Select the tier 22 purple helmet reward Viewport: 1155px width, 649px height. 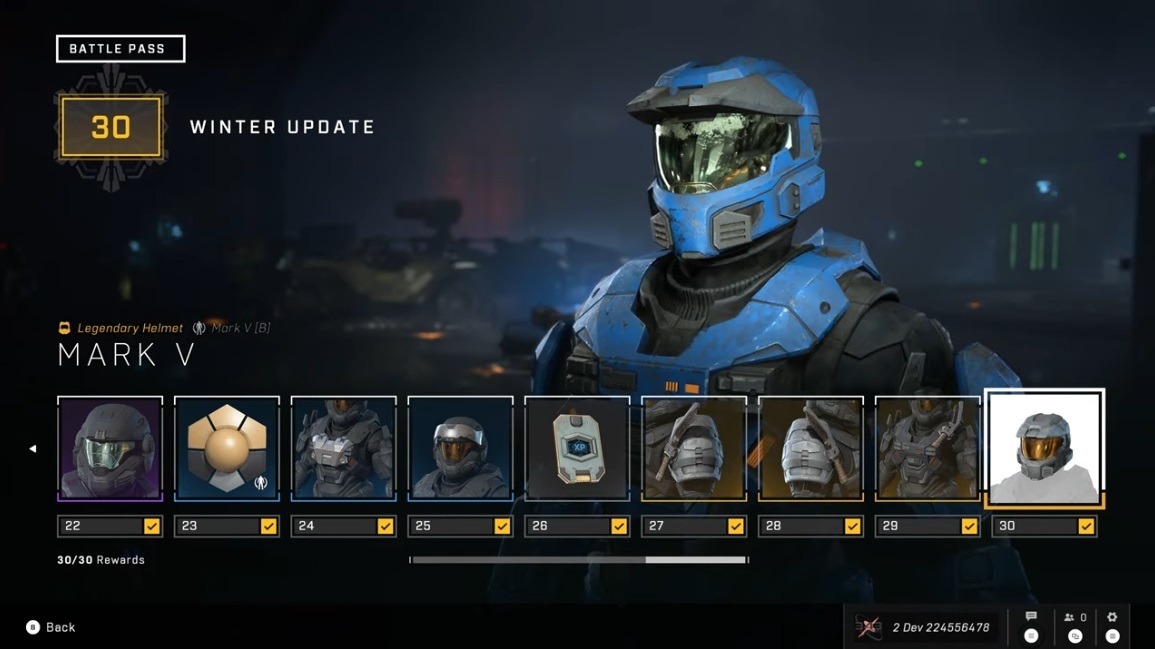[x=110, y=447]
